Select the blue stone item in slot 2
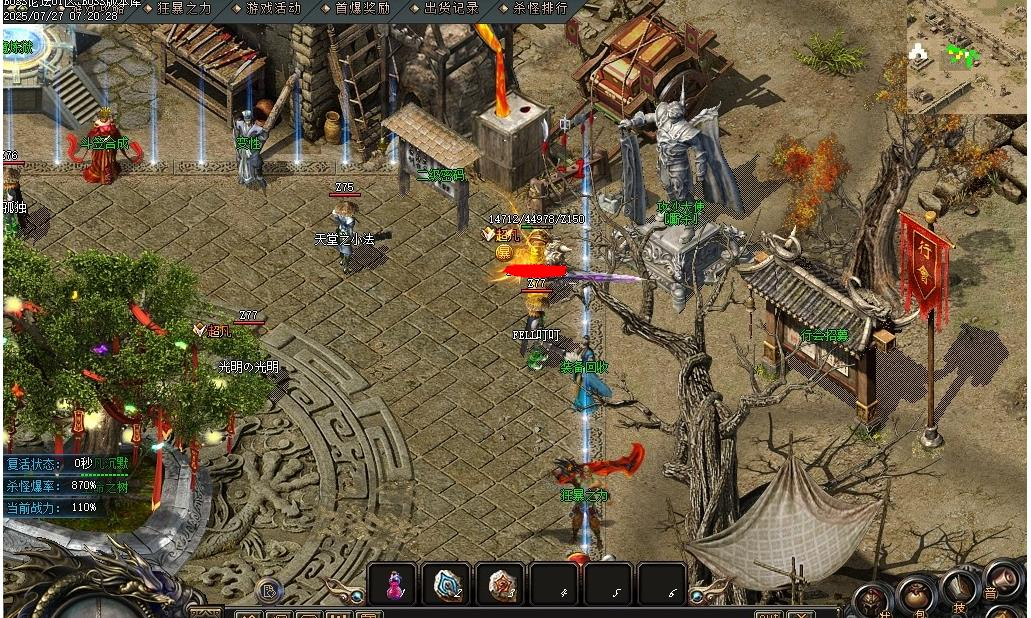1031x618 pixels. 446,584
